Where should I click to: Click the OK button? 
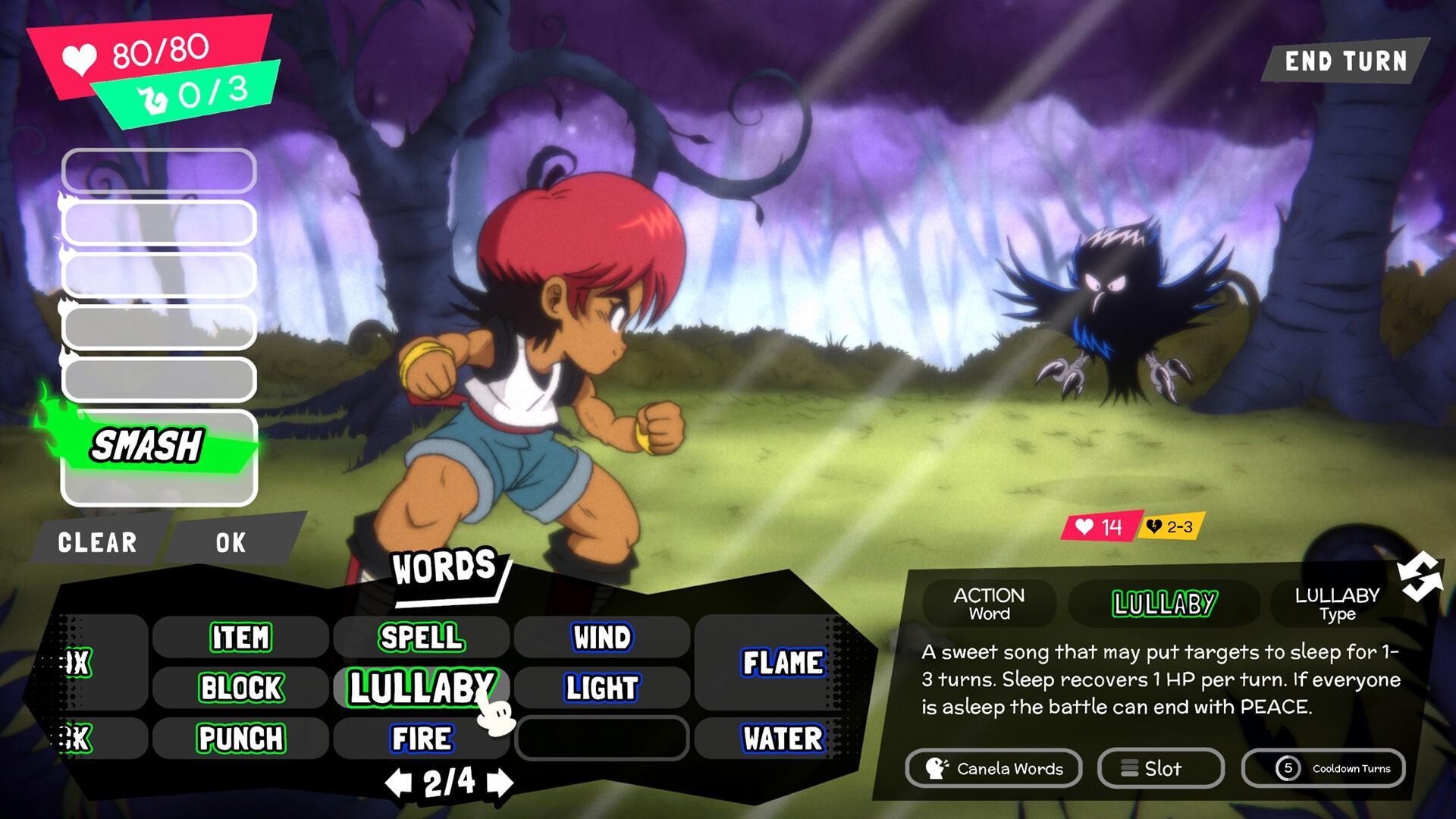[x=229, y=542]
